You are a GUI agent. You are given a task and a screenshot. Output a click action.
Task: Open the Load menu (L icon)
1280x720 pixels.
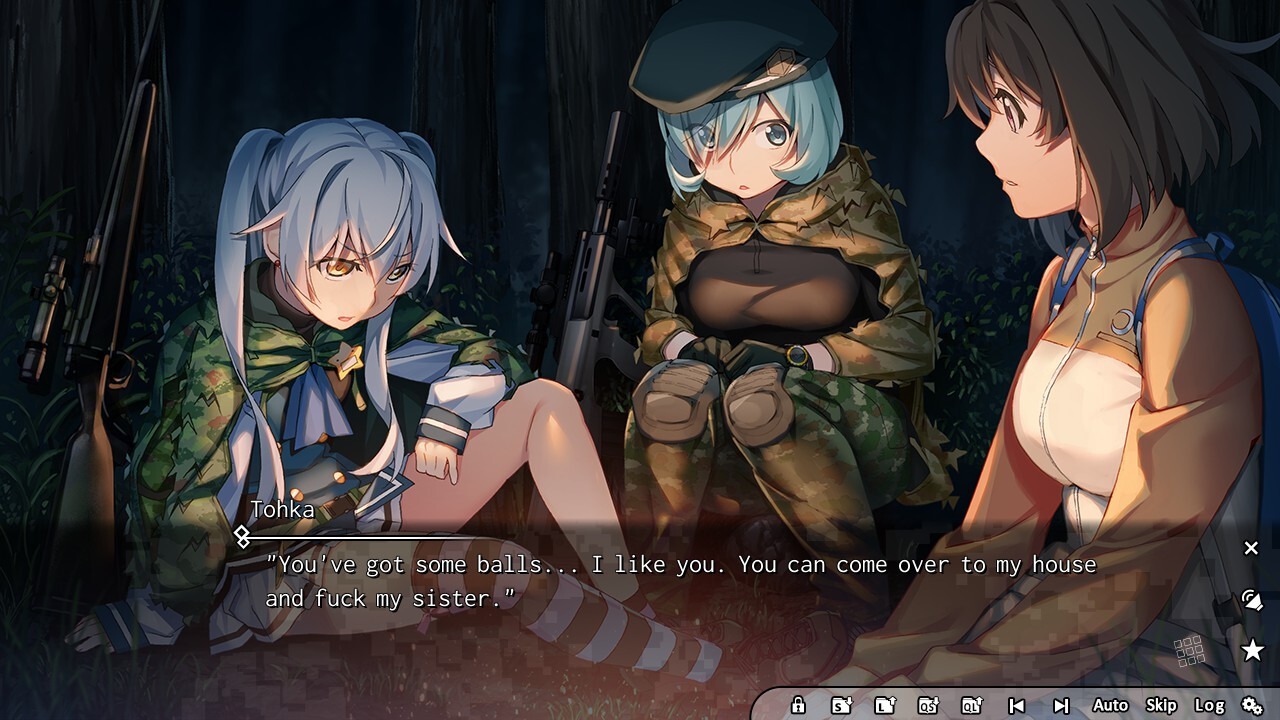pyautogui.click(x=884, y=705)
